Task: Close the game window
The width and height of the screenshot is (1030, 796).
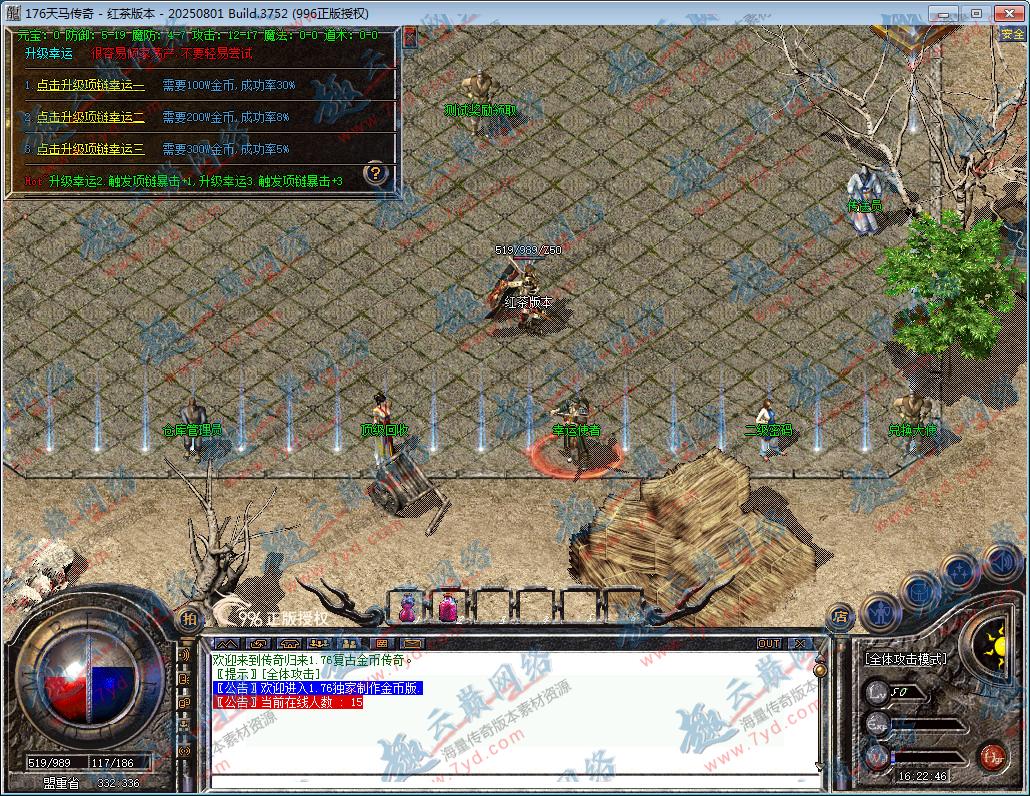Action: pyautogui.click(x=1008, y=12)
